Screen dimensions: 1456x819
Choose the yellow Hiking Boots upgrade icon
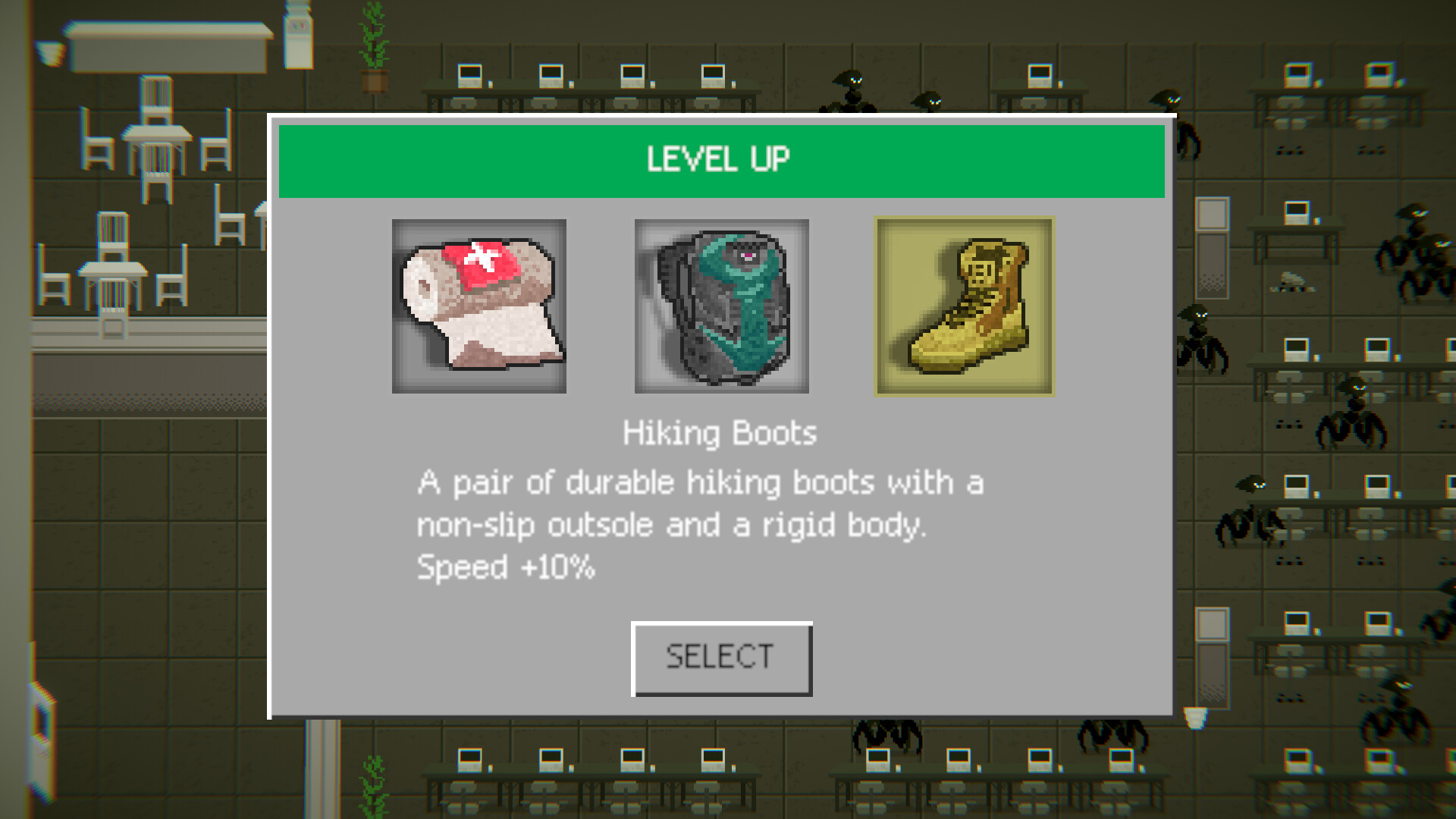pyautogui.click(x=964, y=306)
